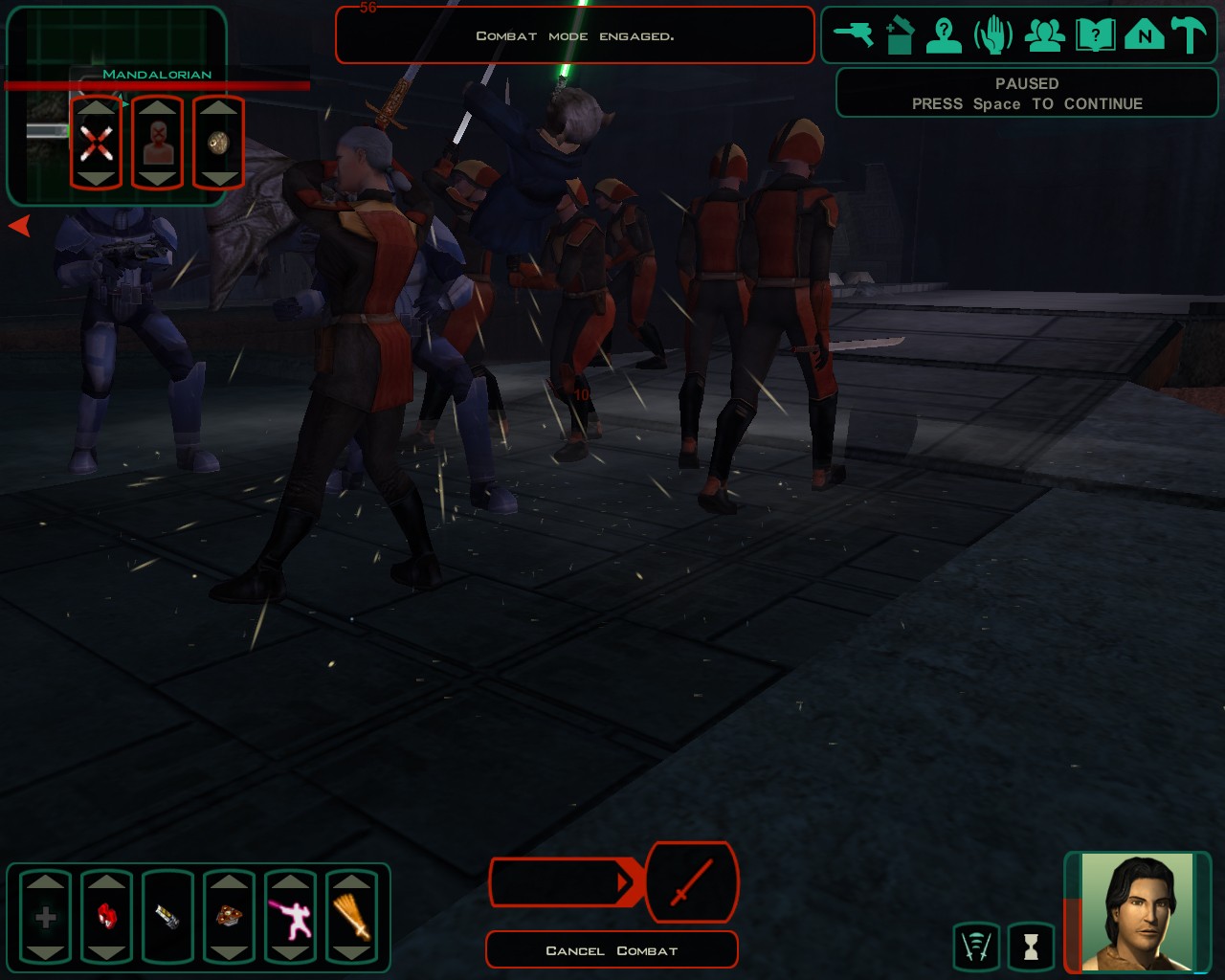Use the grenade action on the Mandalorian
Screen dimensions: 1225x980
pyautogui.click(x=218, y=144)
